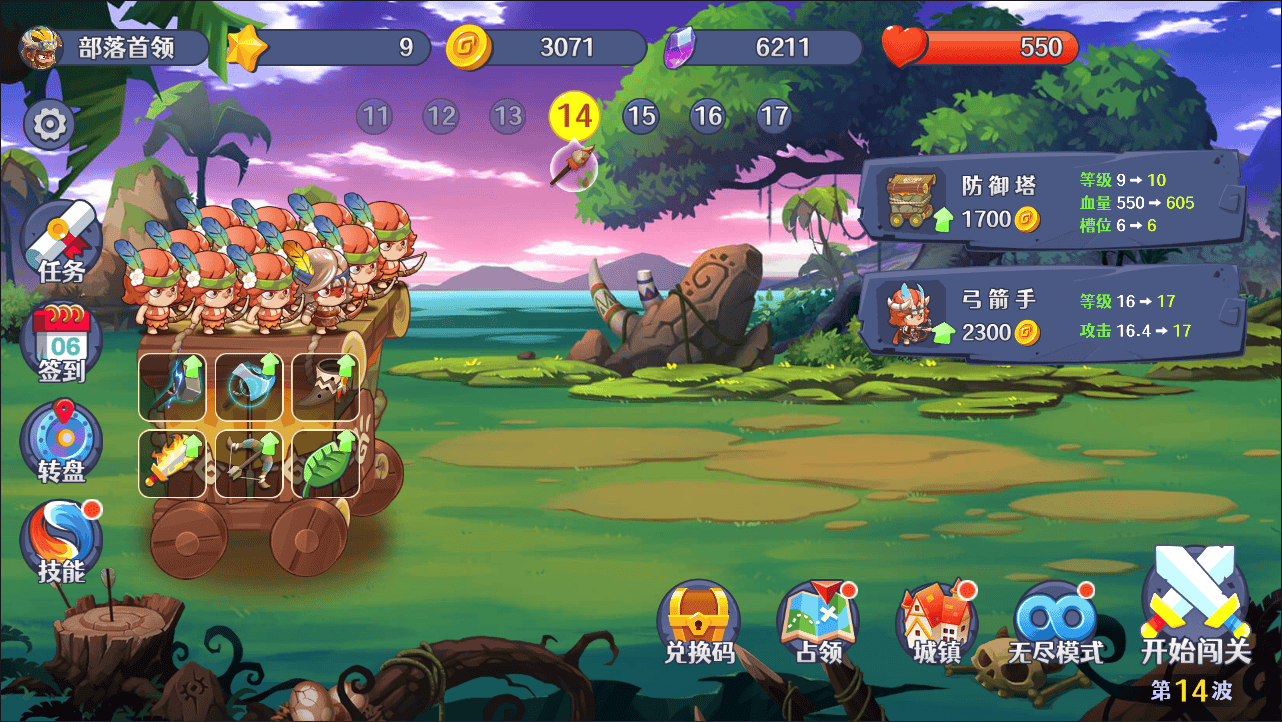Select wave 17 stage marker
1282x722 pixels.
(x=774, y=117)
